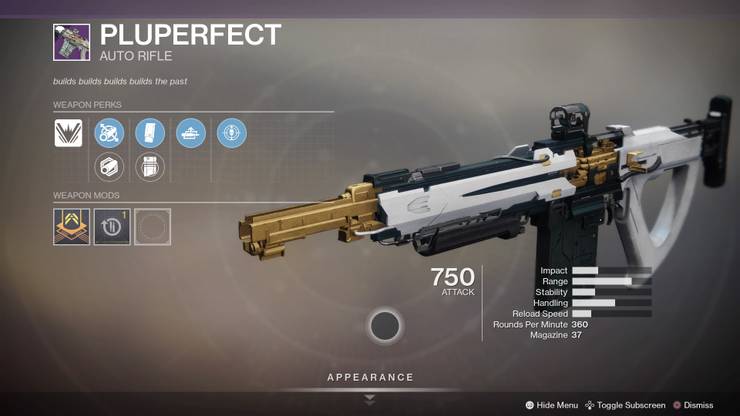Expand the Appearance section
This screenshot has height=416, width=740.
tap(370, 378)
